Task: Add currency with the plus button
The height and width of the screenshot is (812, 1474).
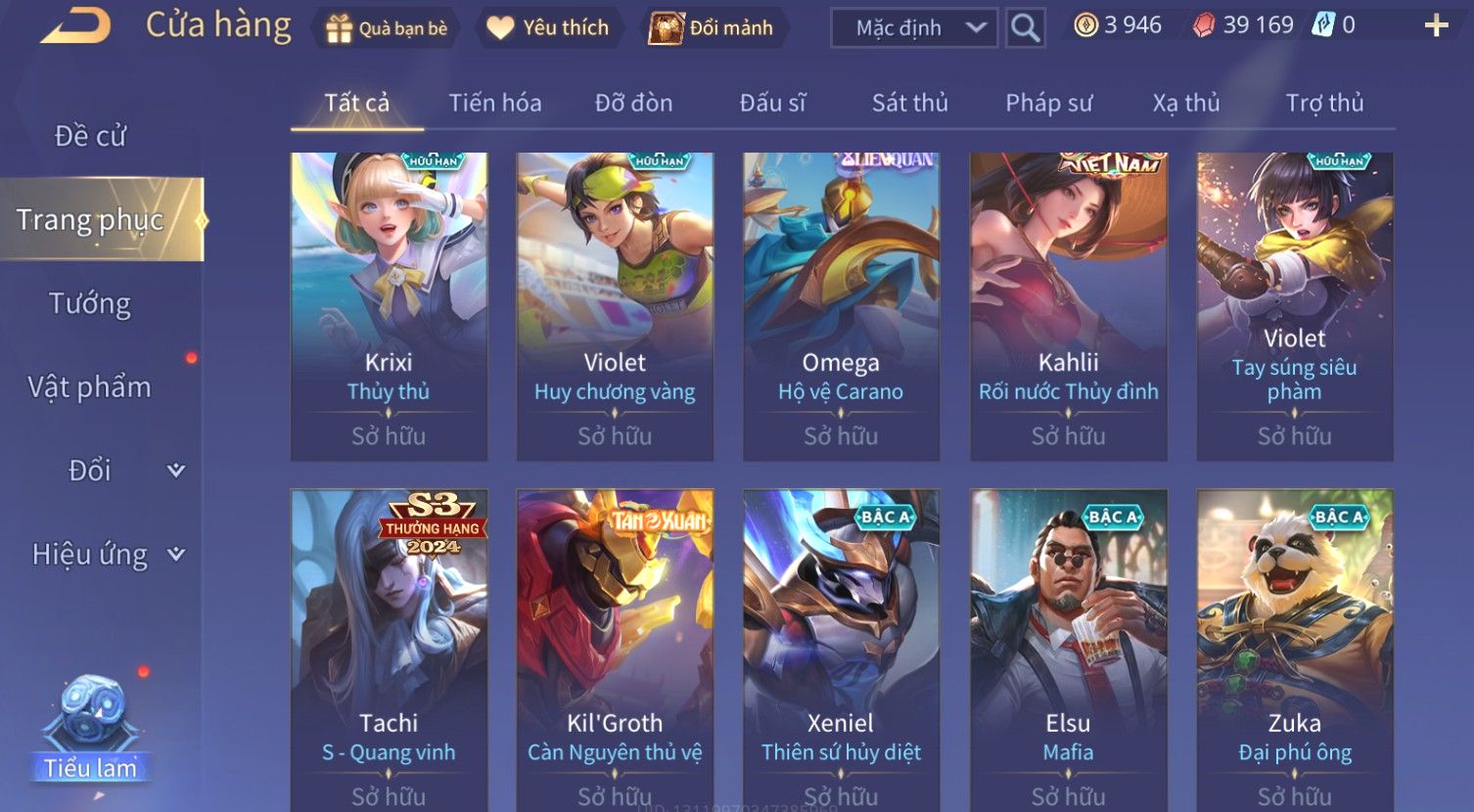Action: coord(1436,26)
